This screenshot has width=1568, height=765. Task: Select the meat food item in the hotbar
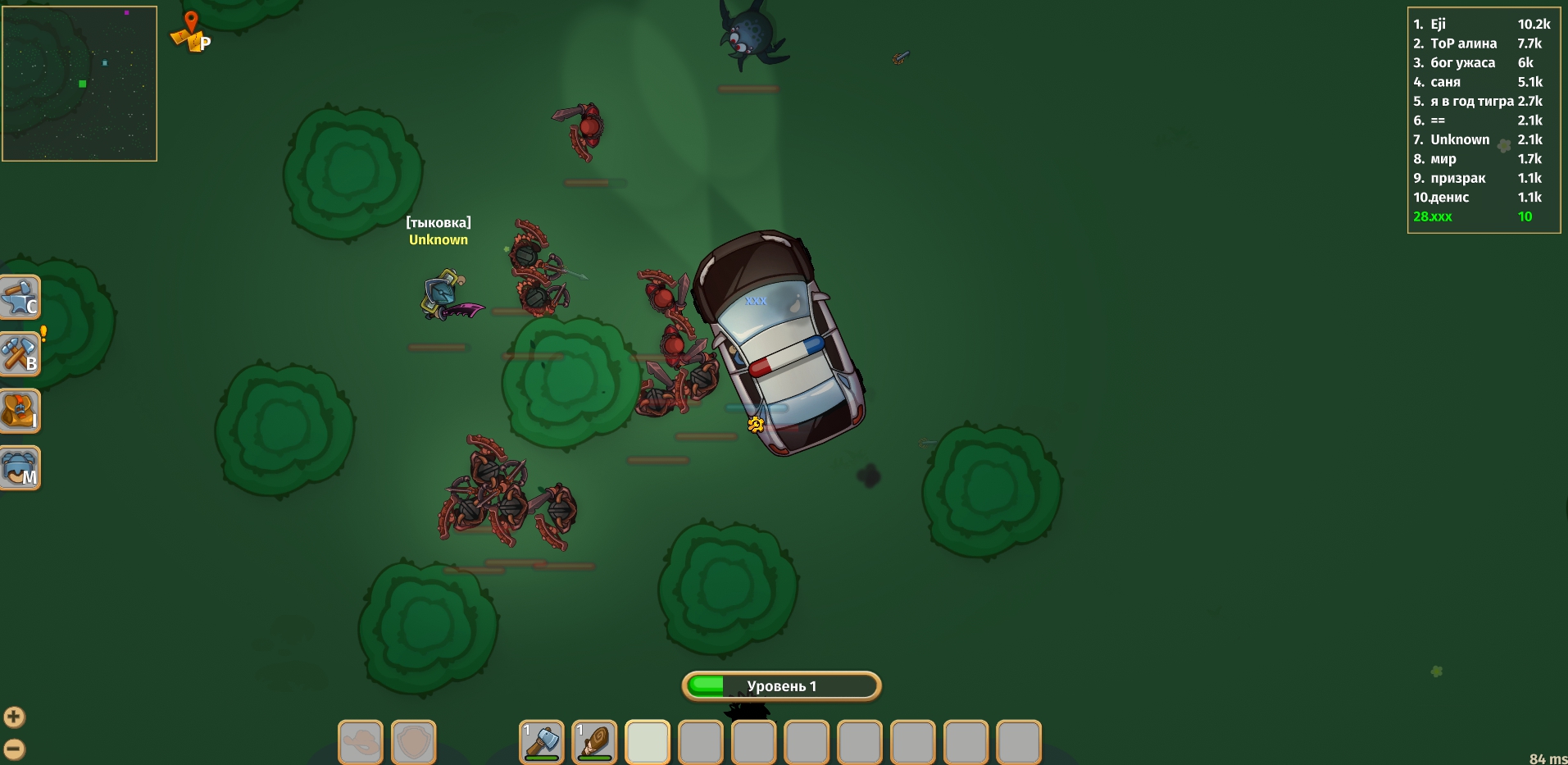coord(594,740)
